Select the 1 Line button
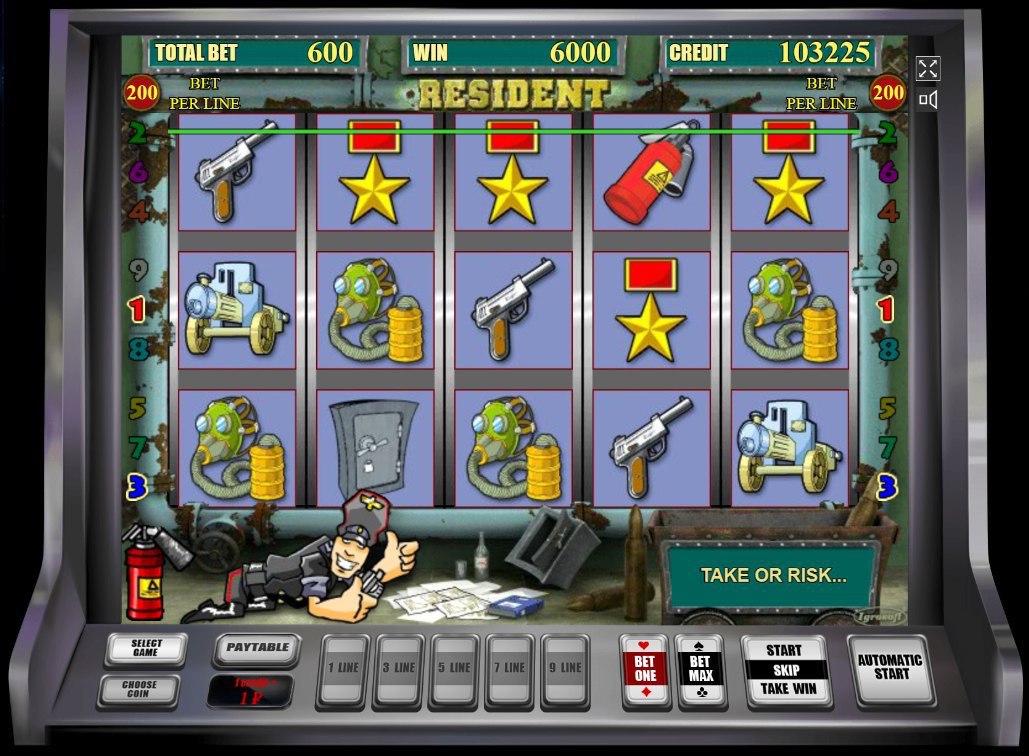Viewport: 1029px width, 756px height. [343, 668]
